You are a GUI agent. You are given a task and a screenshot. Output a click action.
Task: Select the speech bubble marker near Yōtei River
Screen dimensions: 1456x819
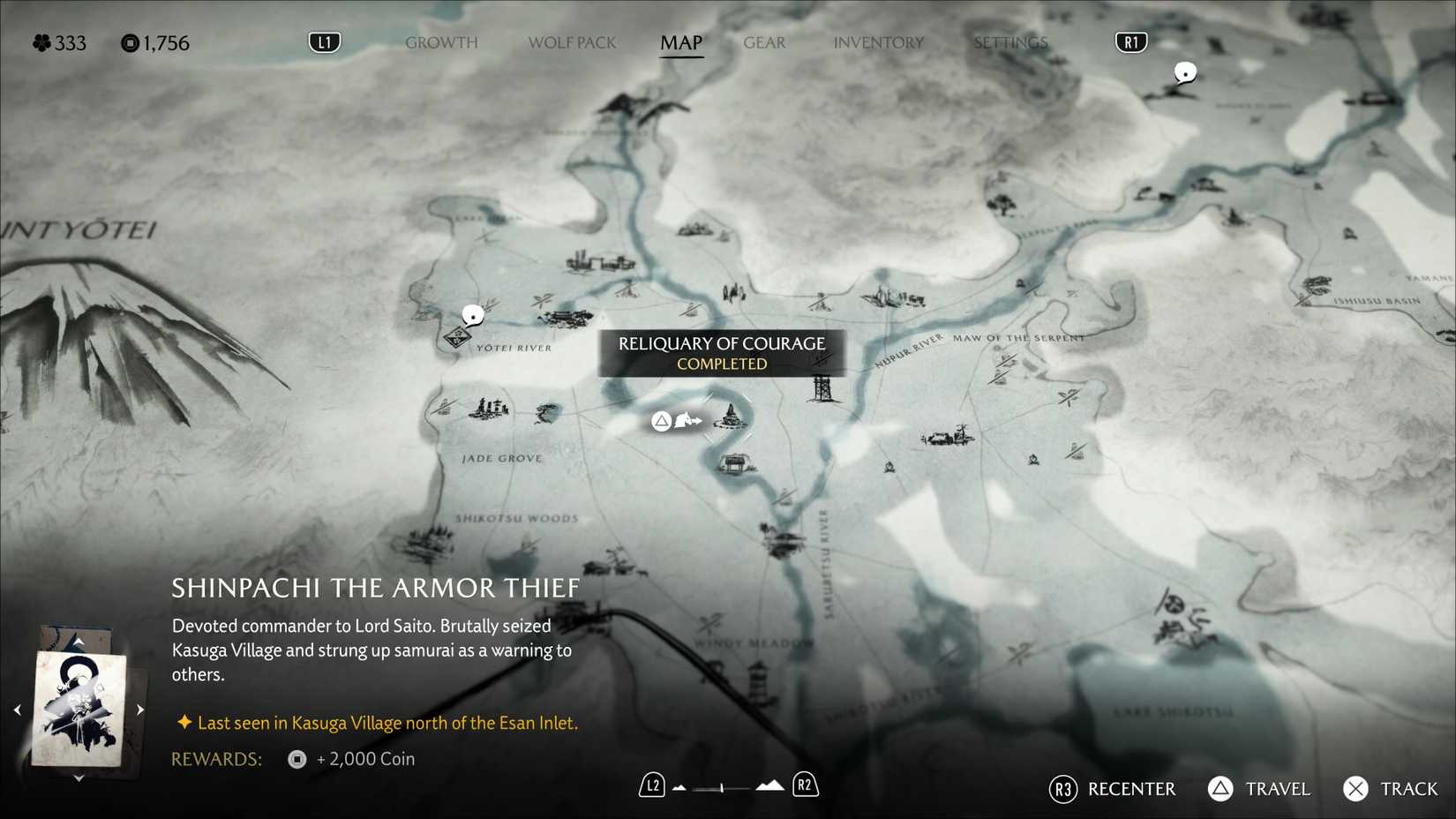pos(473,313)
